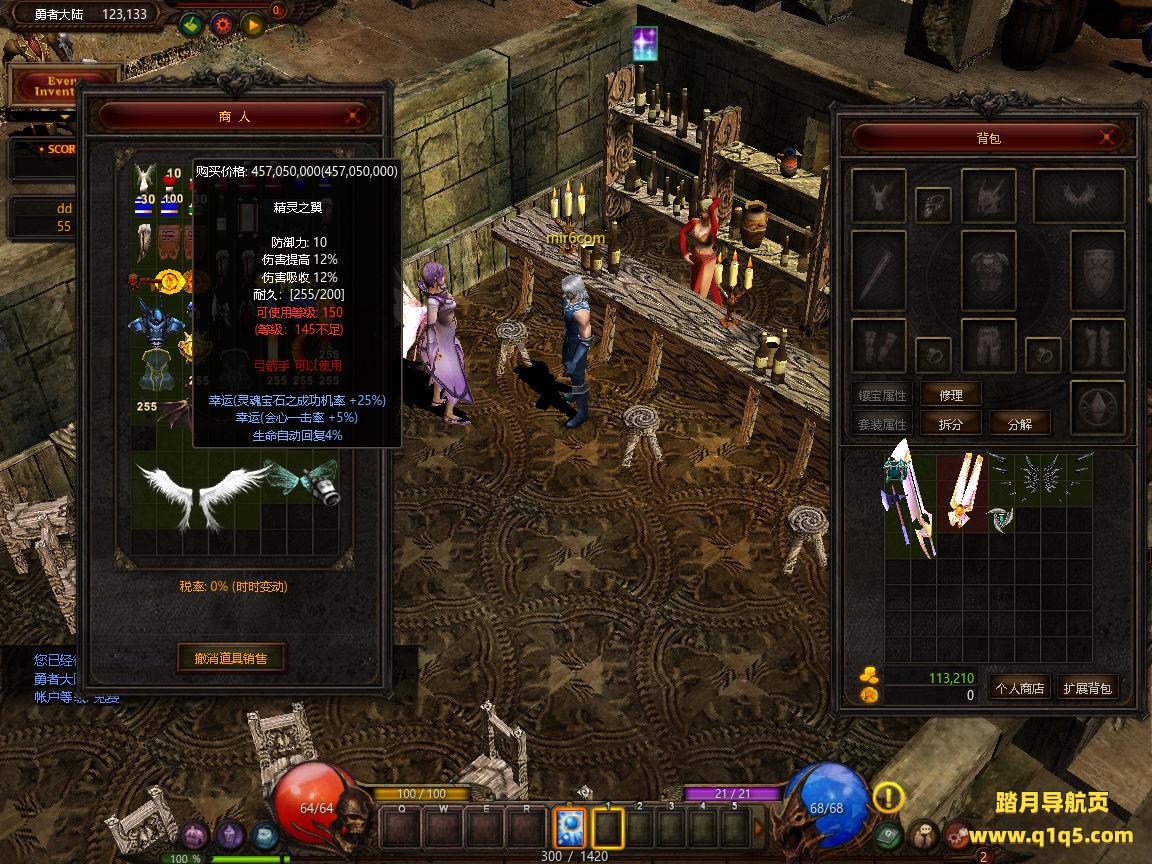Close the merchant (商人) window

pyautogui.click(x=353, y=116)
